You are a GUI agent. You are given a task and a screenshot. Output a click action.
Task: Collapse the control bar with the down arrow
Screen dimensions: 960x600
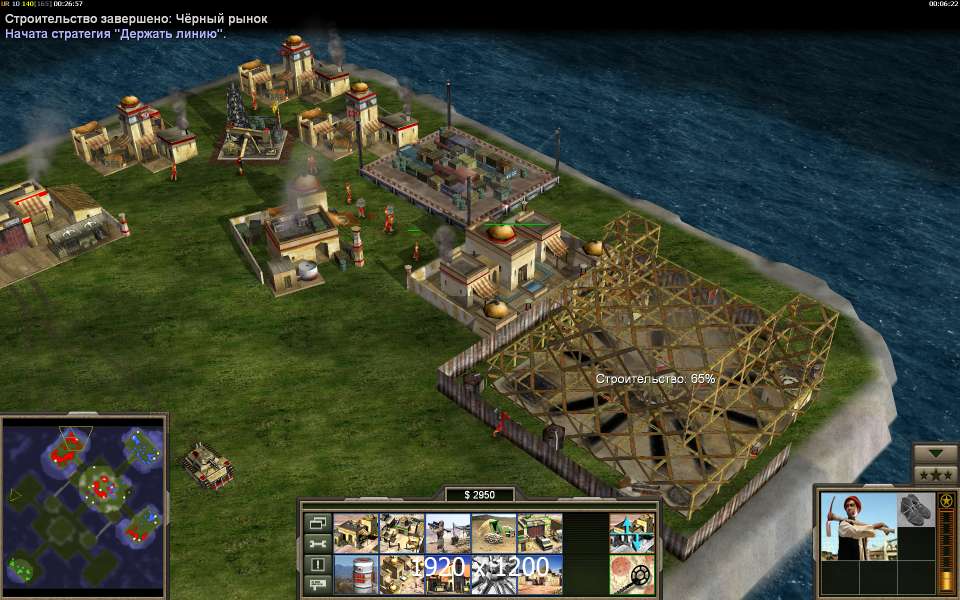pyautogui.click(x=936, y=453)
